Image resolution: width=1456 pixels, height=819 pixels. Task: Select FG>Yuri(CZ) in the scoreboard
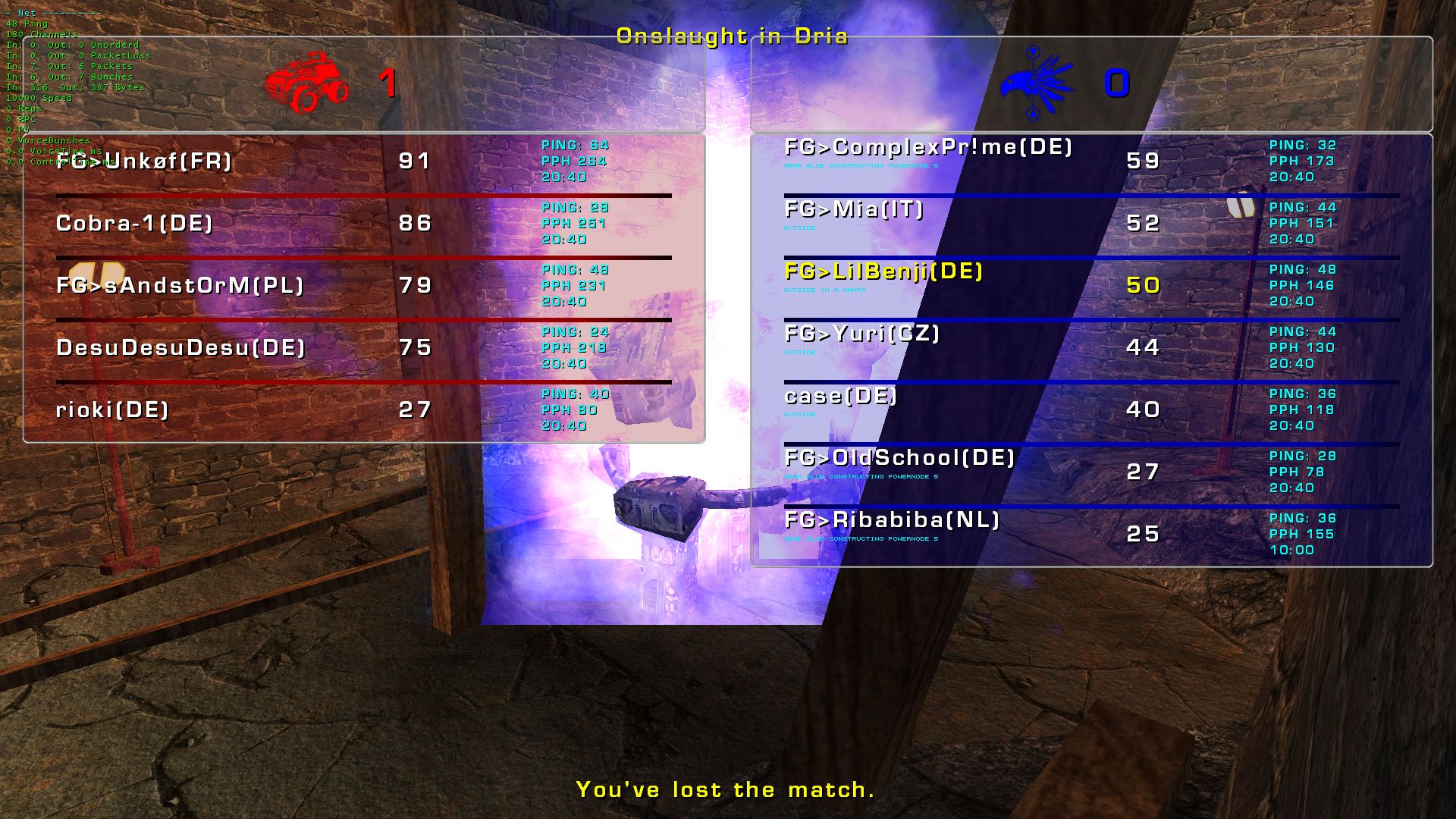(862, 334)
